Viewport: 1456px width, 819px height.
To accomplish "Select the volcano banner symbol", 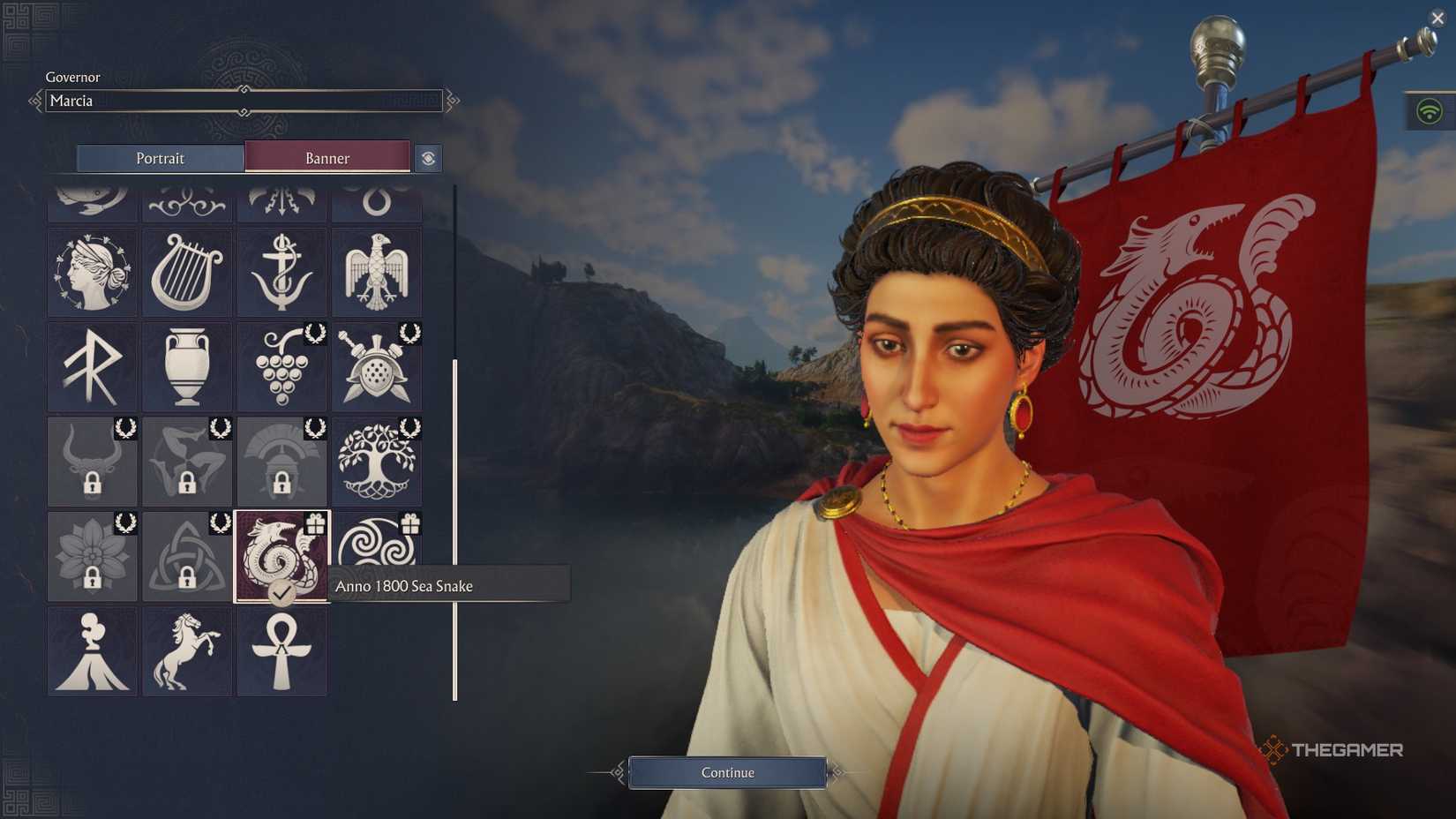I will click(93, 651).
